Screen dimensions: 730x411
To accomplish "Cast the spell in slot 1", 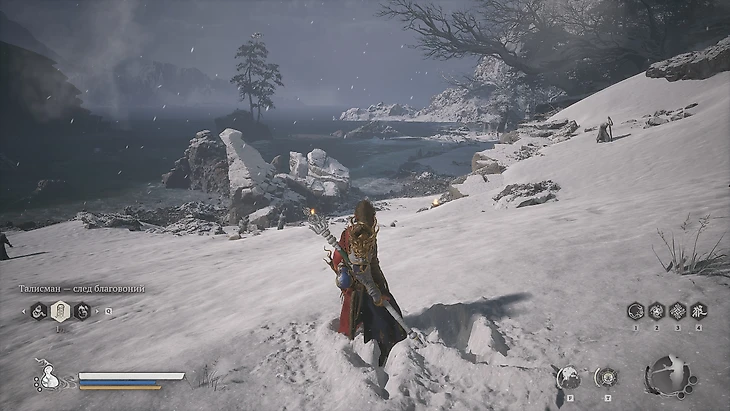I will pyautogui.click(x=635, y=311).
